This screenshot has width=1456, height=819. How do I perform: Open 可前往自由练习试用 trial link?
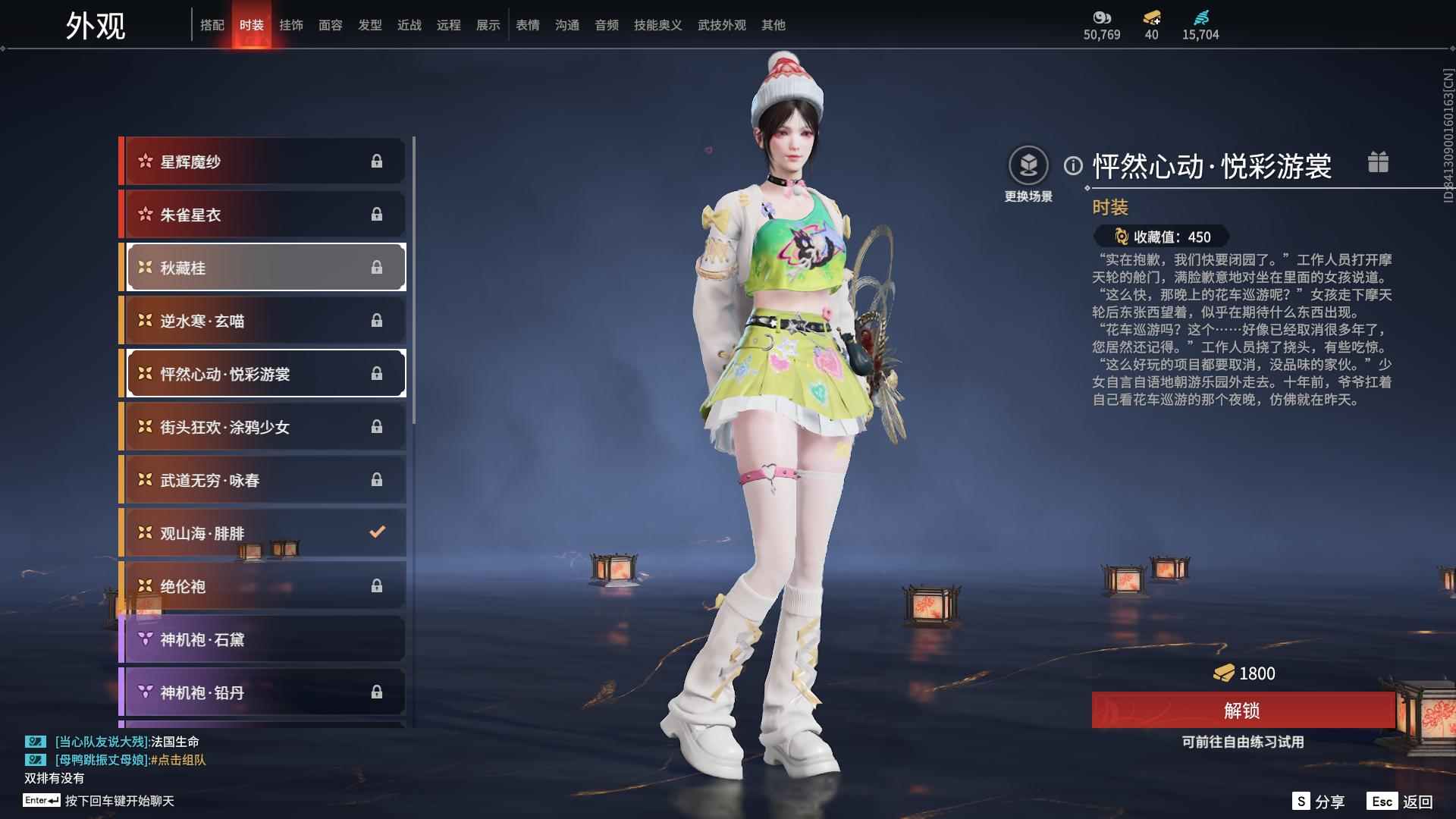[x=1244, y=743]
